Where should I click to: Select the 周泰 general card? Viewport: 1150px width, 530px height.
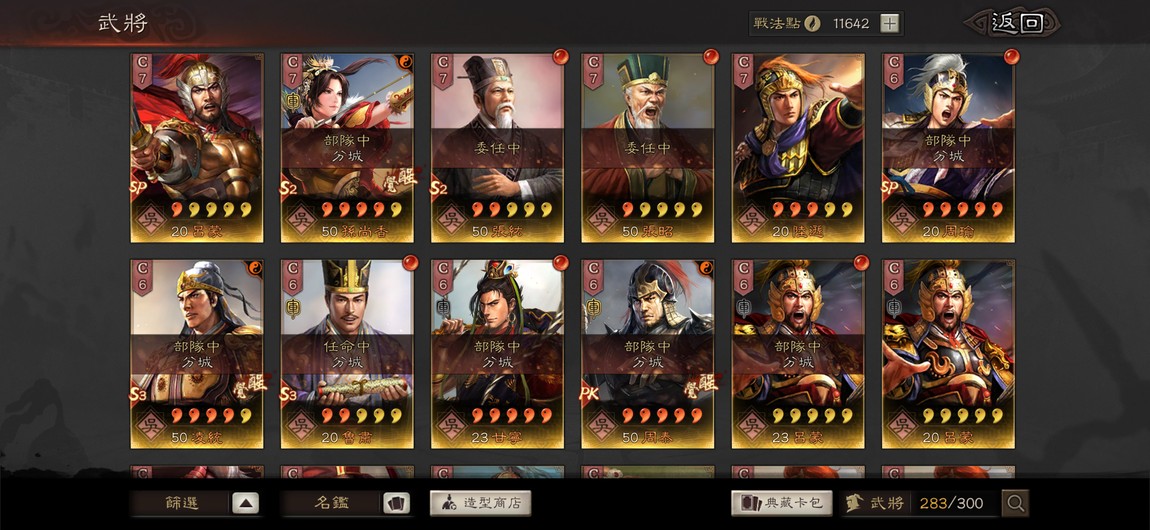(647, 353)
